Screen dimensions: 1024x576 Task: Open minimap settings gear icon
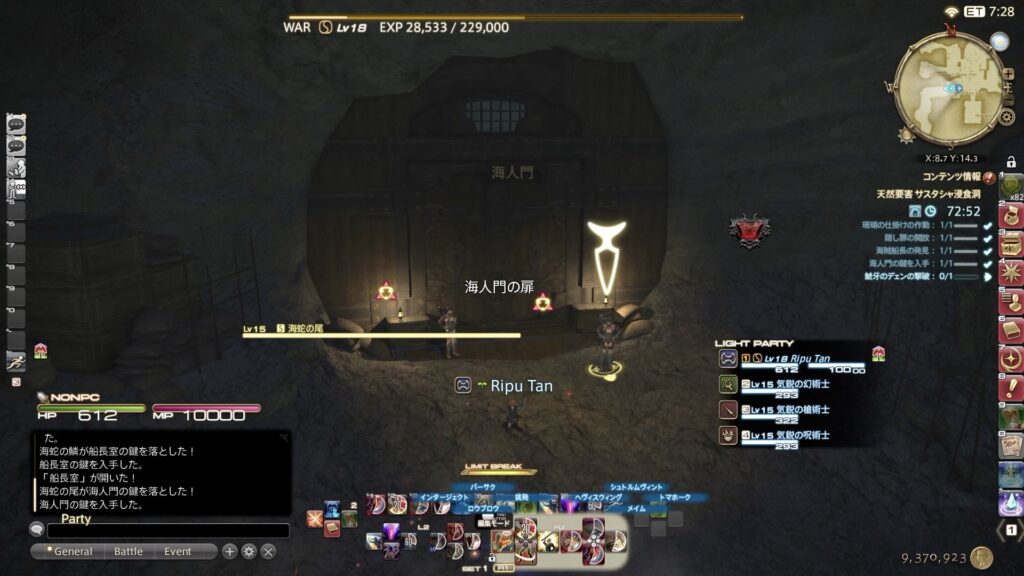tap(1007, 117)
